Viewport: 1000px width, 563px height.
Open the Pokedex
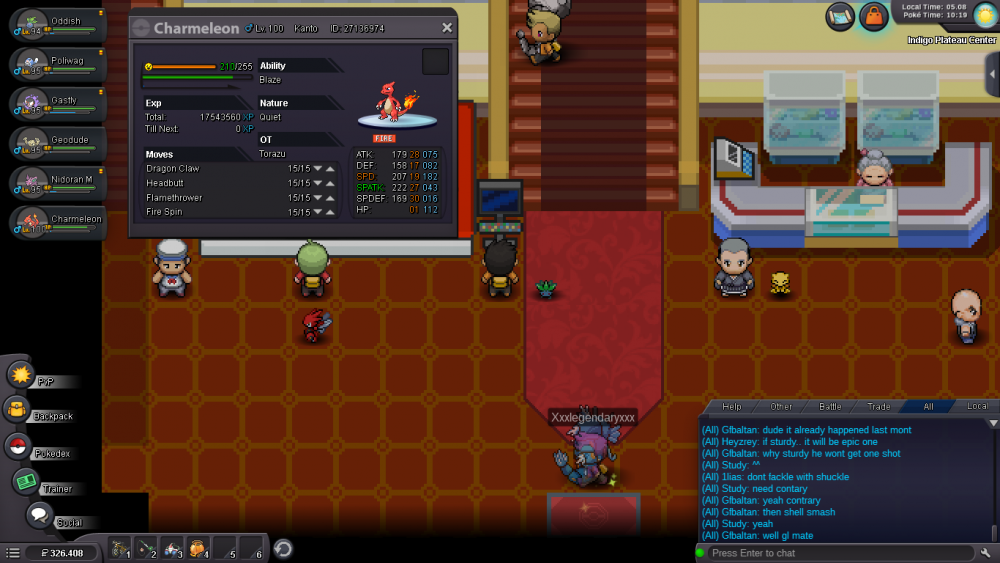tap(18, 446)
